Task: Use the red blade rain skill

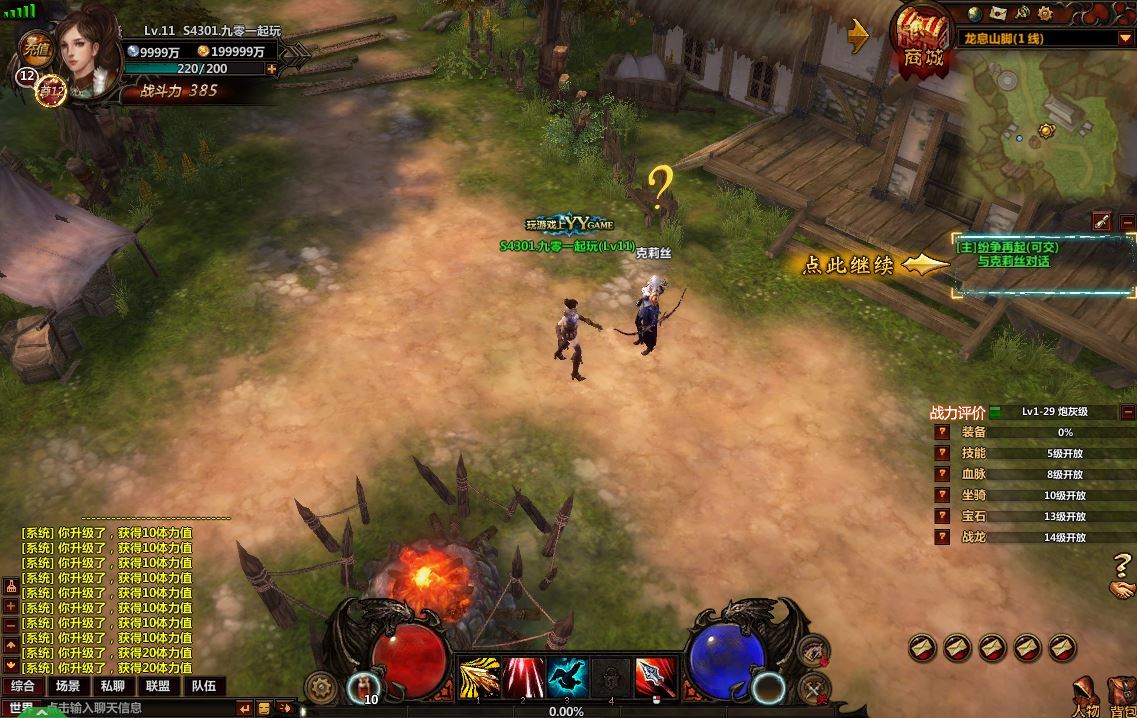Action: click(524, 678)
